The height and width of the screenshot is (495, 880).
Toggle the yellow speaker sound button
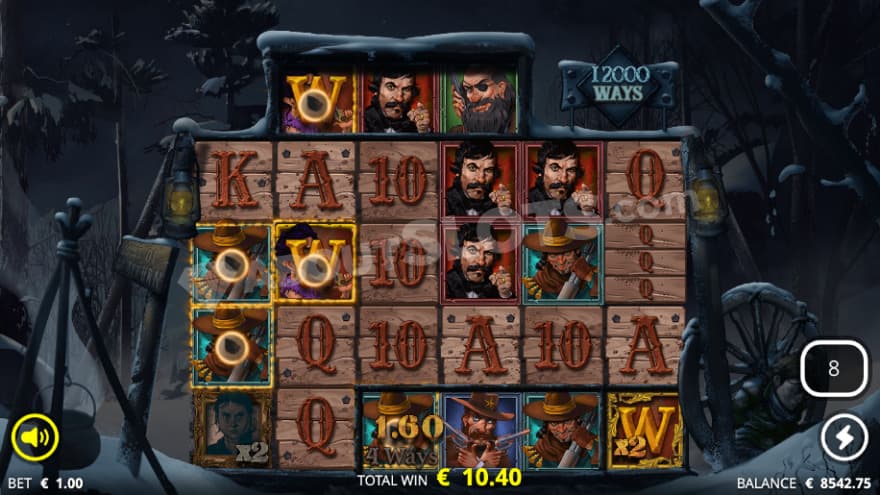(35, 437)
